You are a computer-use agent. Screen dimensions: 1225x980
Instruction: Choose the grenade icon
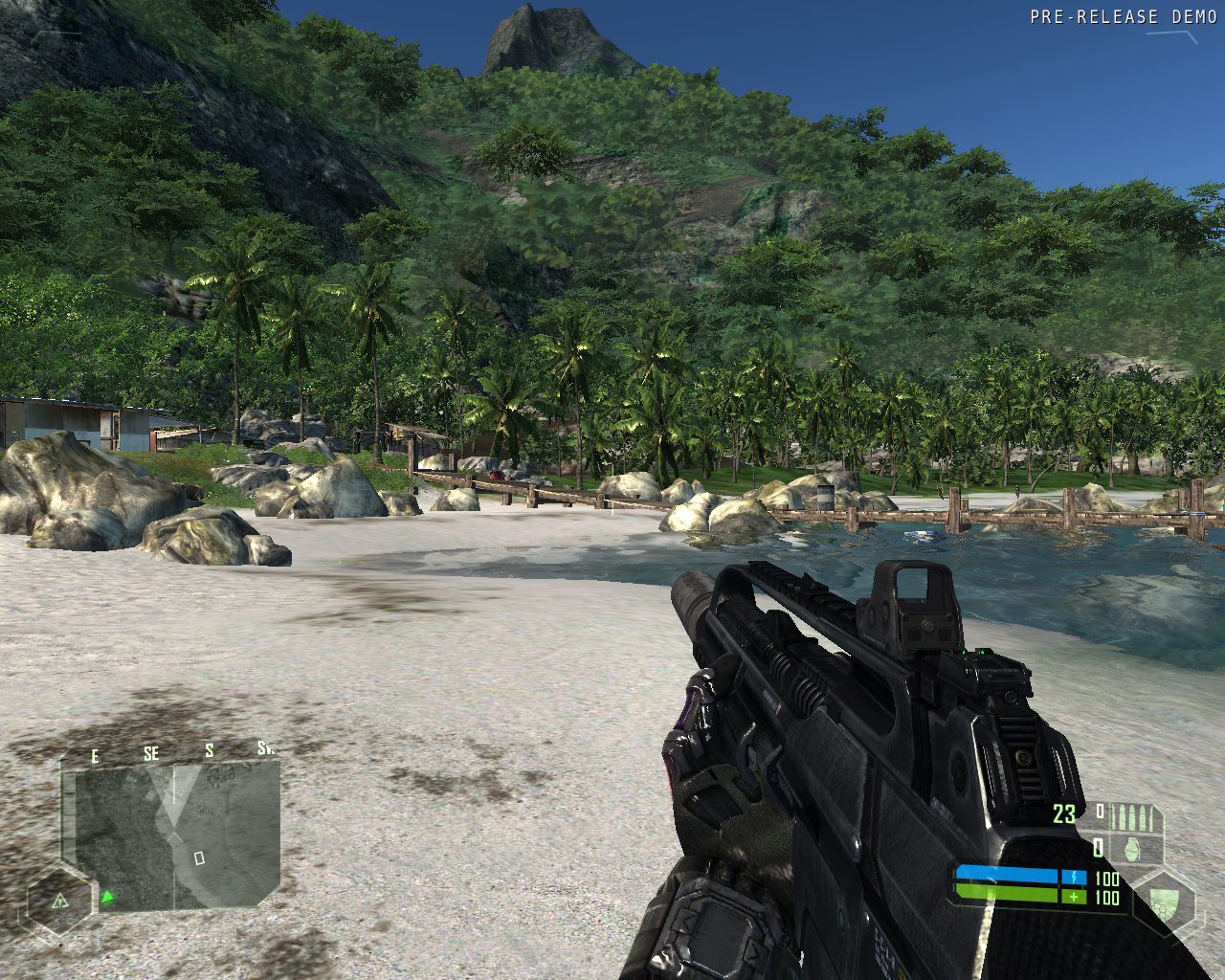1133,849
